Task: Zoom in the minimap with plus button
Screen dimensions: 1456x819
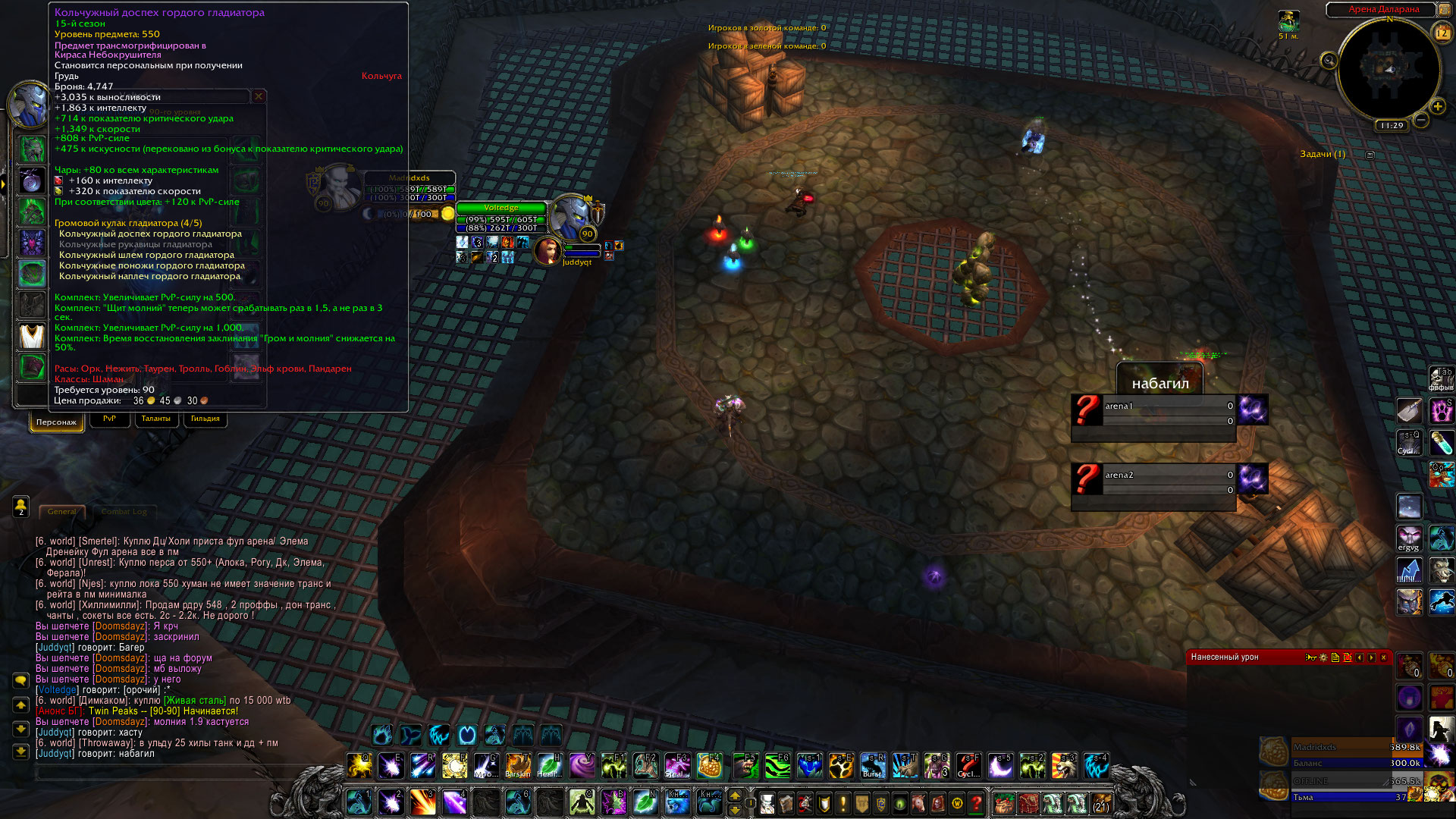Action: [x=1438, y=106]
